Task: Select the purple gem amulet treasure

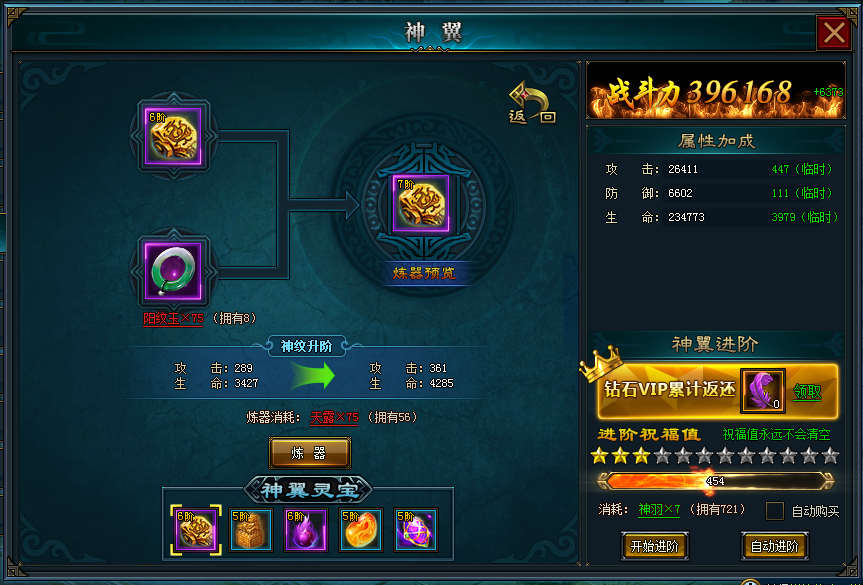Action: pyautogui.click(x=416, y=530)
